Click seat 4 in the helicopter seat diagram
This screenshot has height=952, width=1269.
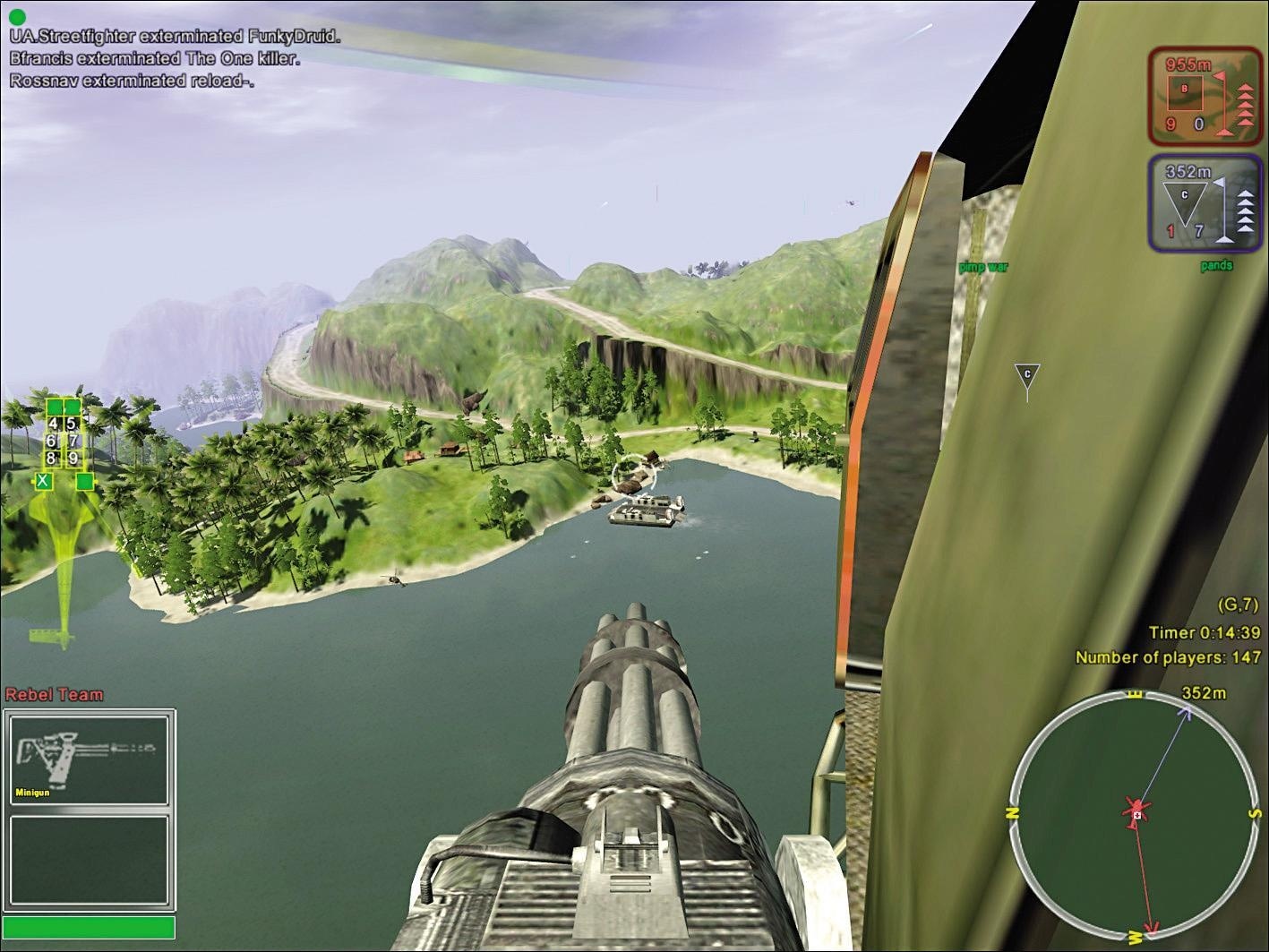pos(54,423)
